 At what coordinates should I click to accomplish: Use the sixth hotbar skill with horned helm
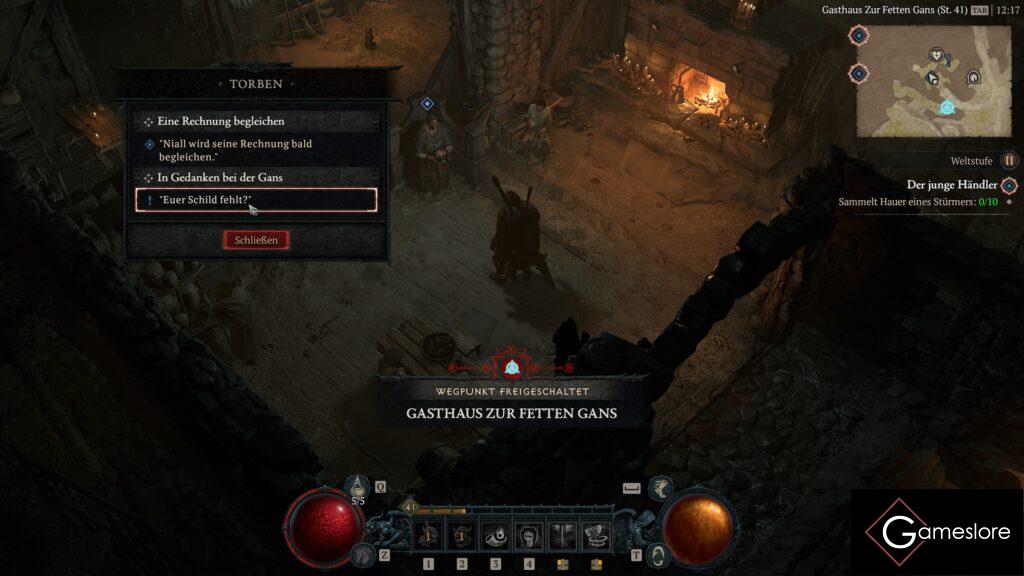point(597,536)
